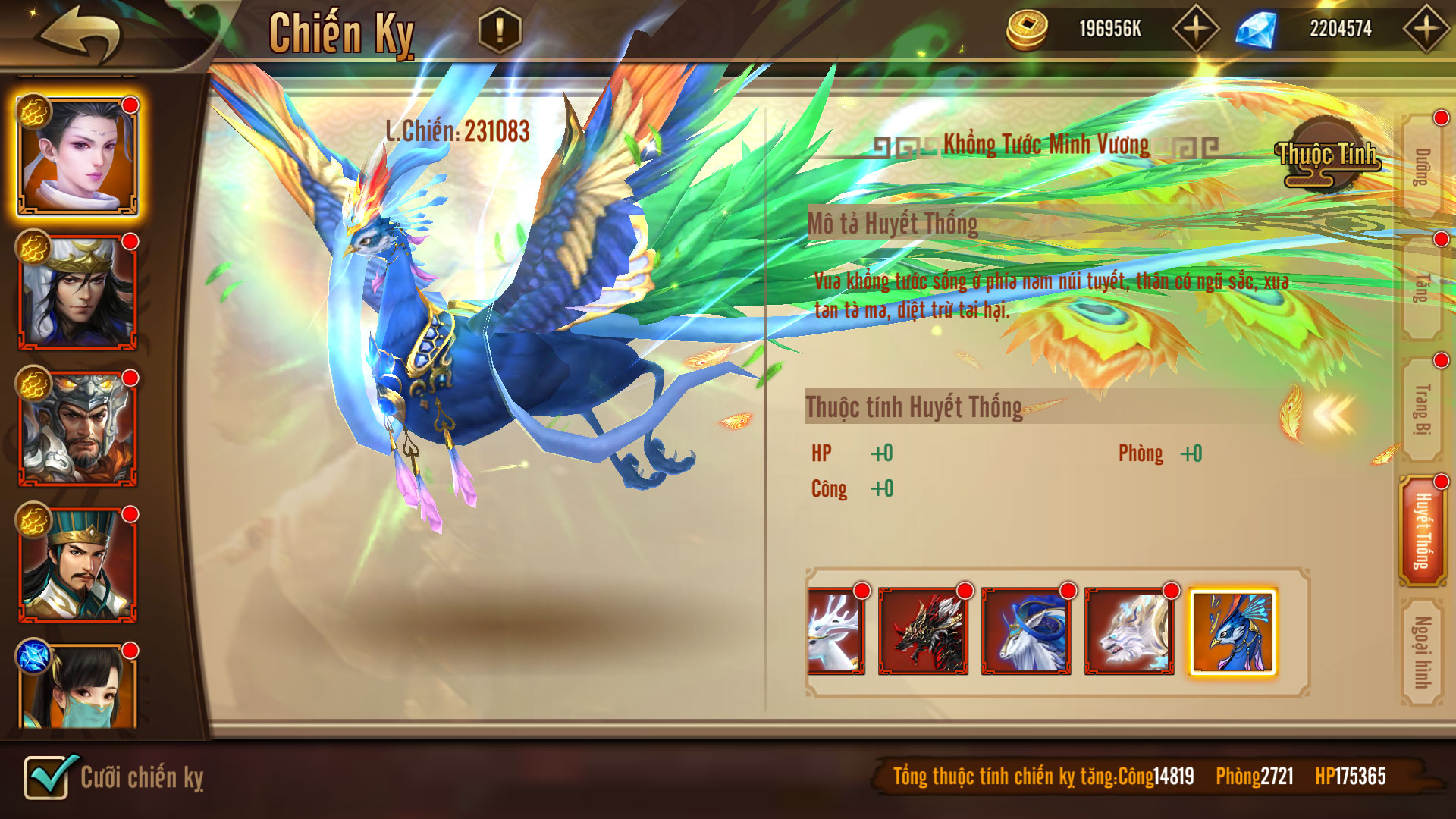This screenshot has height=819, width=1456.
Task: Switch to the Tăng tab
Action: coord(1422,288)
